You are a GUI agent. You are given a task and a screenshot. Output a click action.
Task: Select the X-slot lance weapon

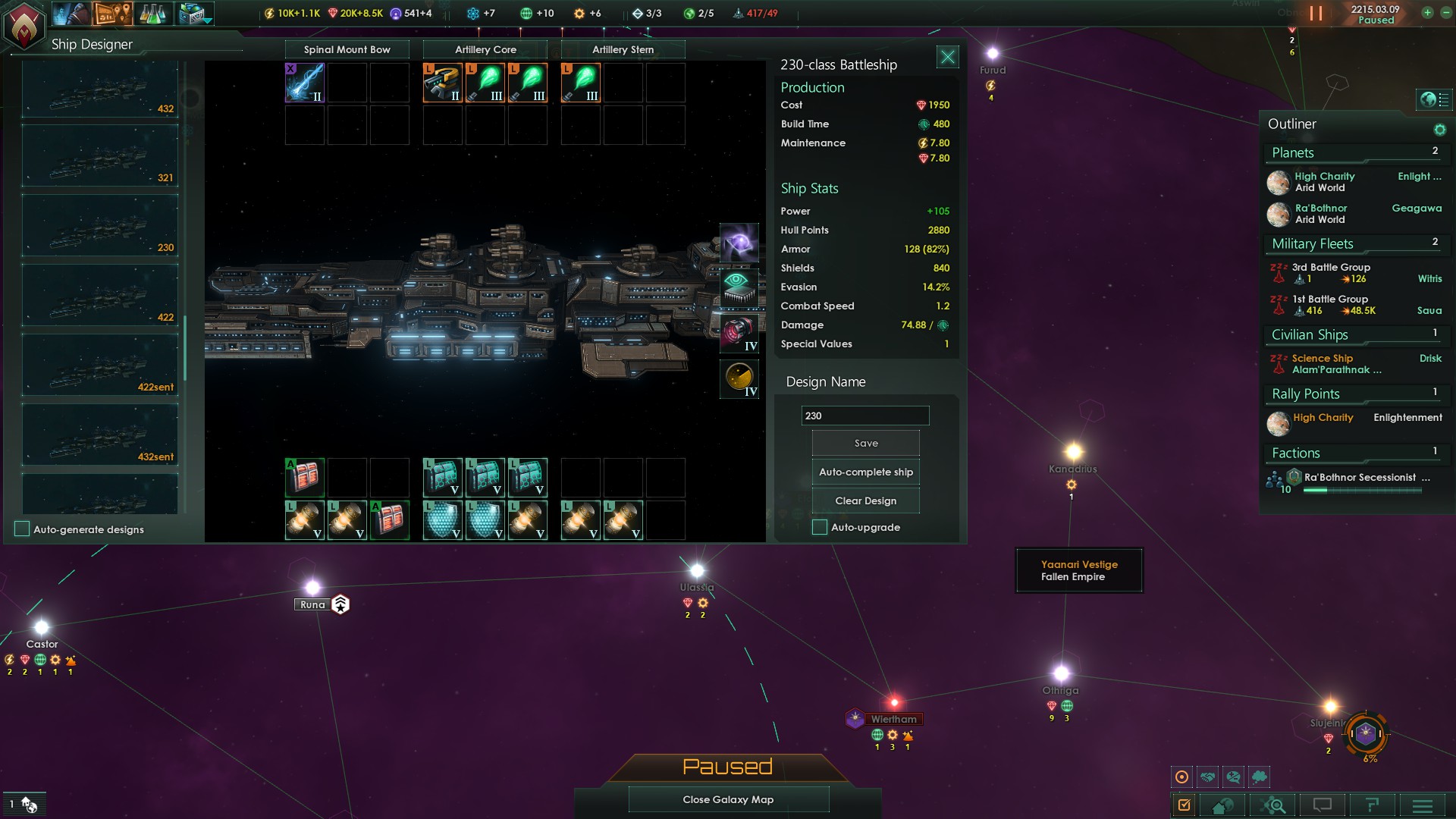[x=305, y=83]
